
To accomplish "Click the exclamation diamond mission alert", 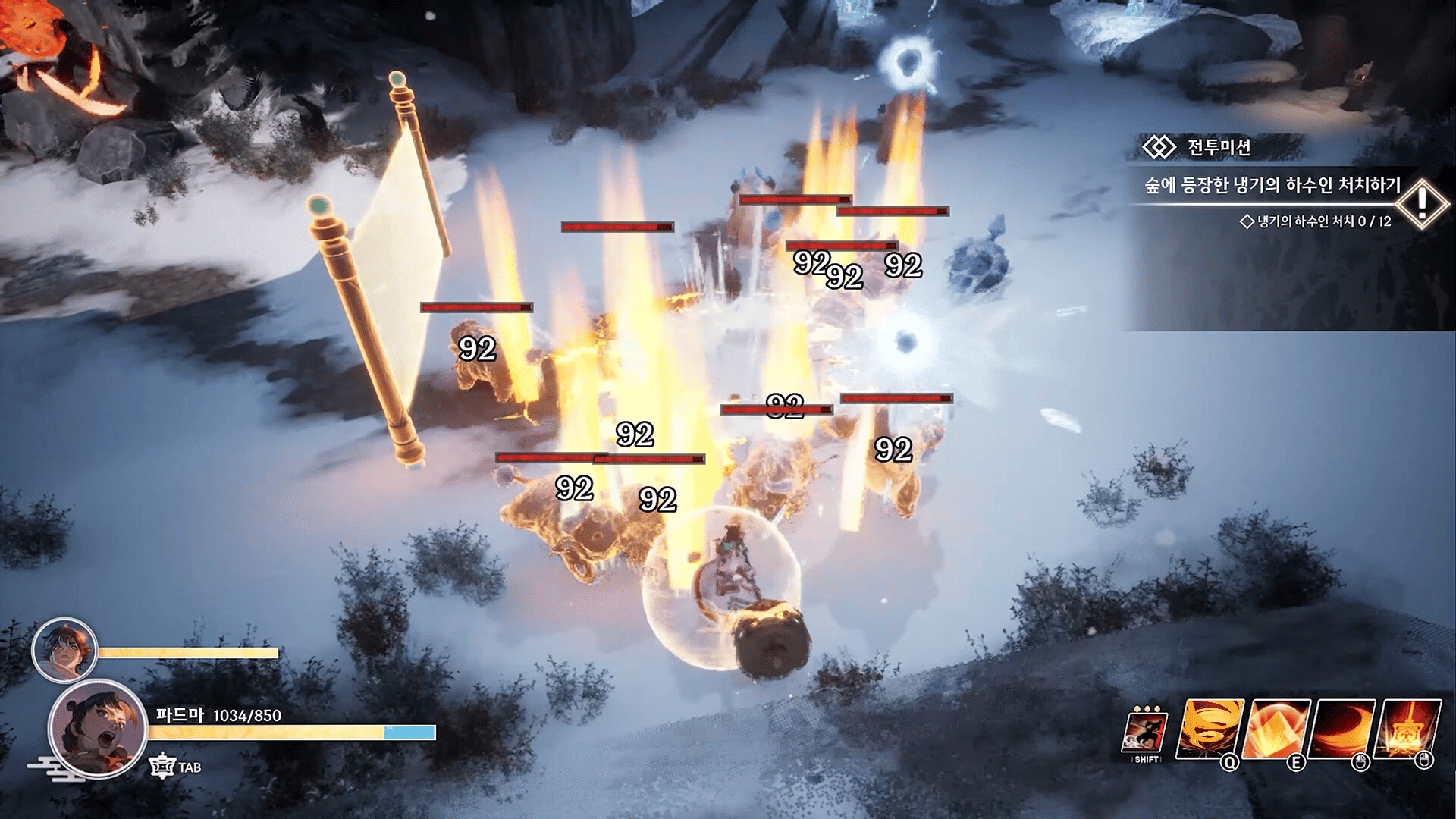I will click(x=1422, y=202).
